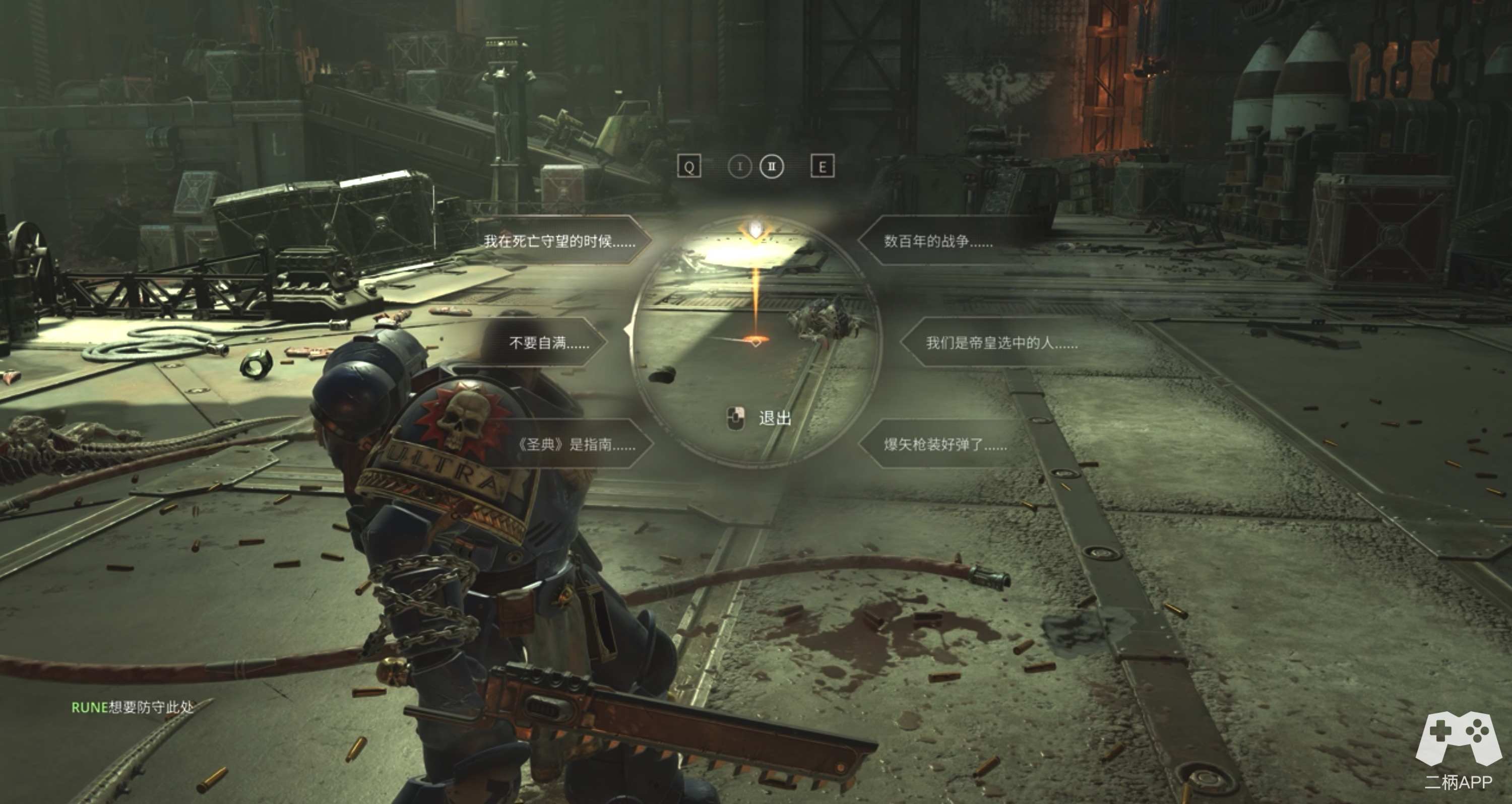The width and height of the screenshot is (1512, 804).
Task: Click the 二柄APP watermark logo
Action: coord(1458,758)
